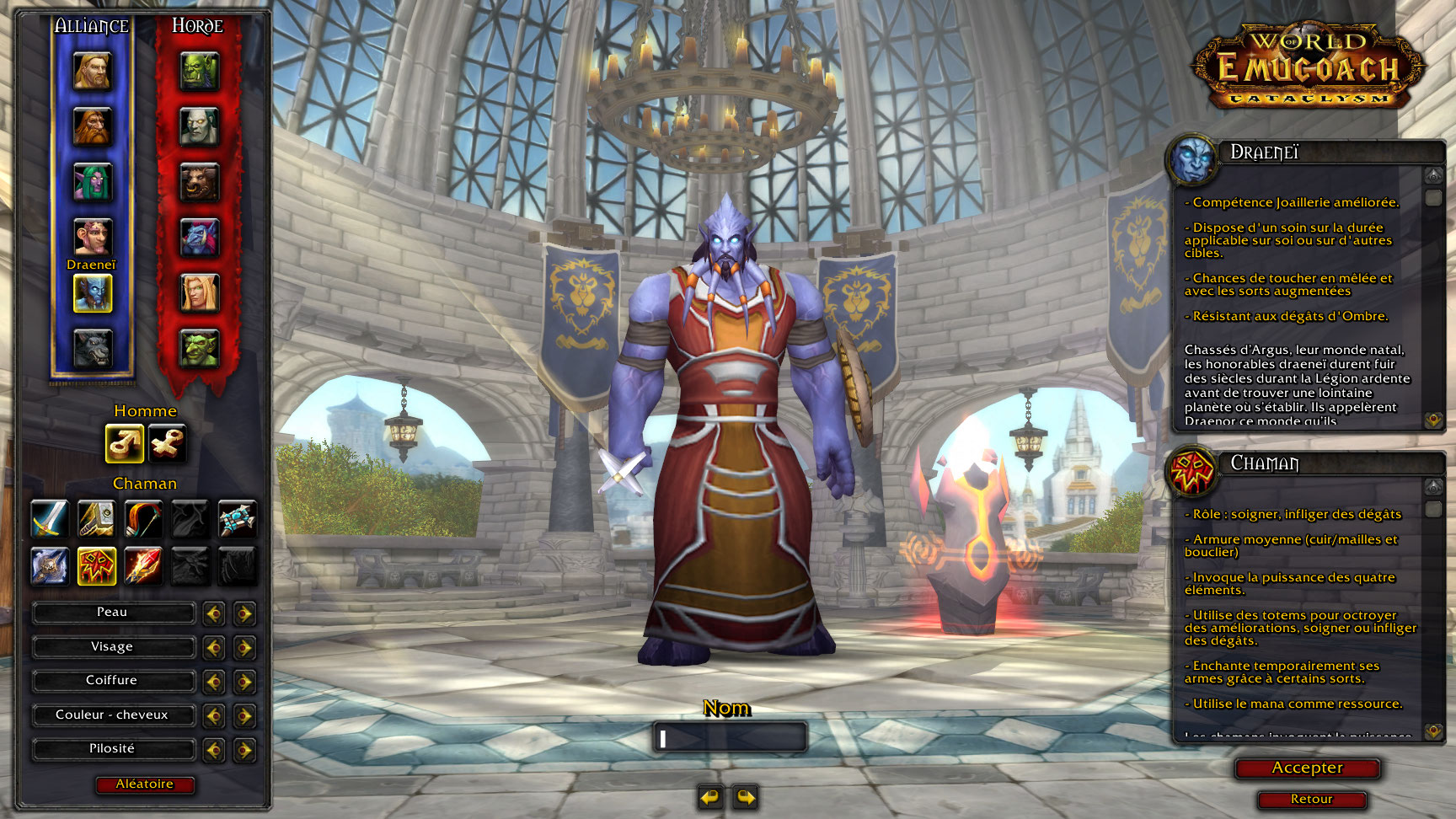Screen dimensions: 1456x819
Task: Pick the Blood Elf race portrait
Action: (199, 293)
